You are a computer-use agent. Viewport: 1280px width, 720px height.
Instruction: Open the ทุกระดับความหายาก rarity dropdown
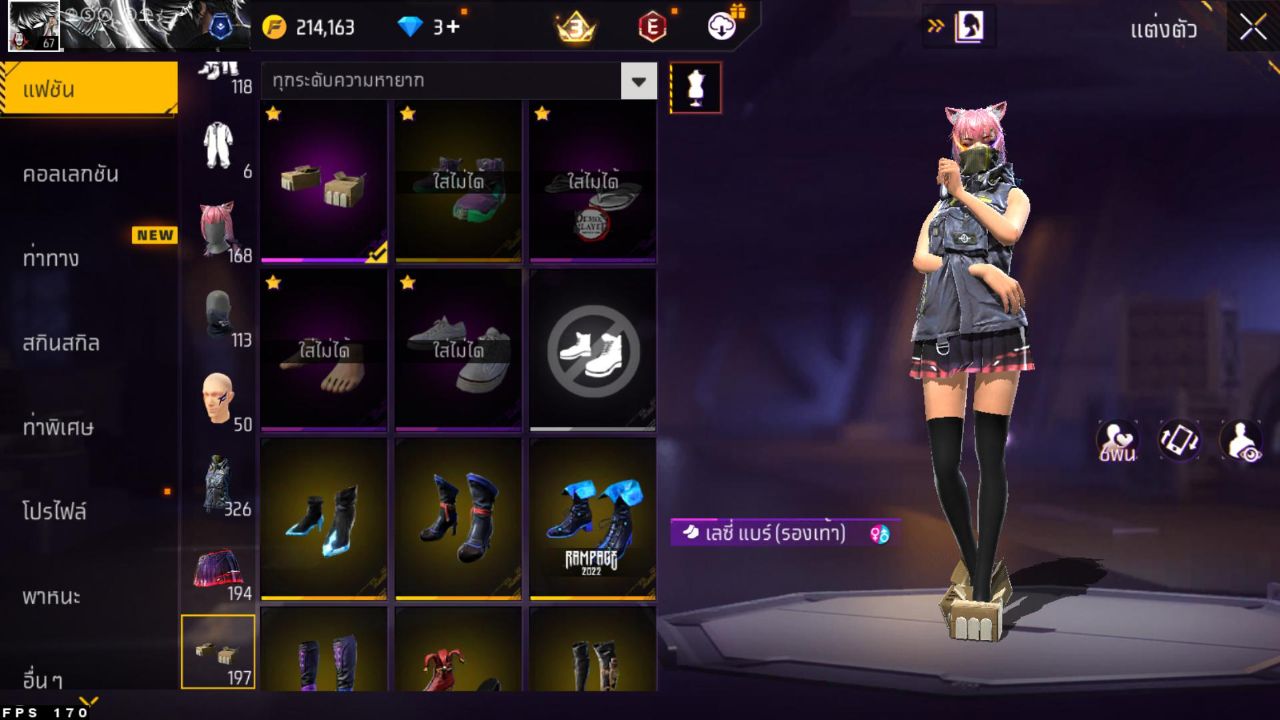pos(450,81)
